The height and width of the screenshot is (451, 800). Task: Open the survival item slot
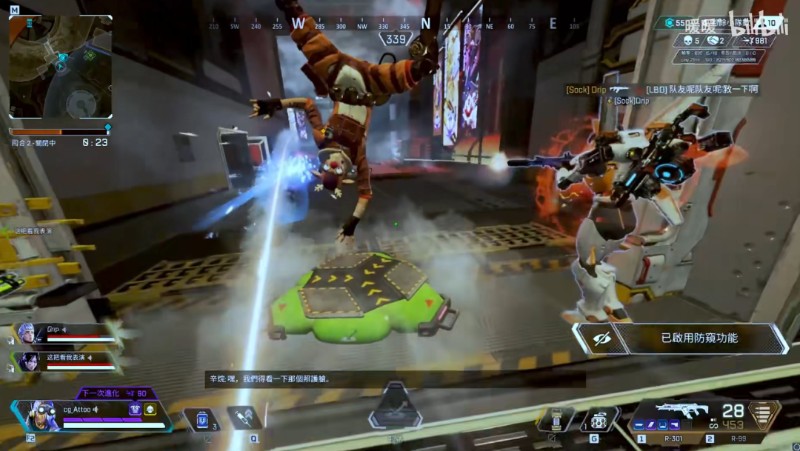(556, 420)
